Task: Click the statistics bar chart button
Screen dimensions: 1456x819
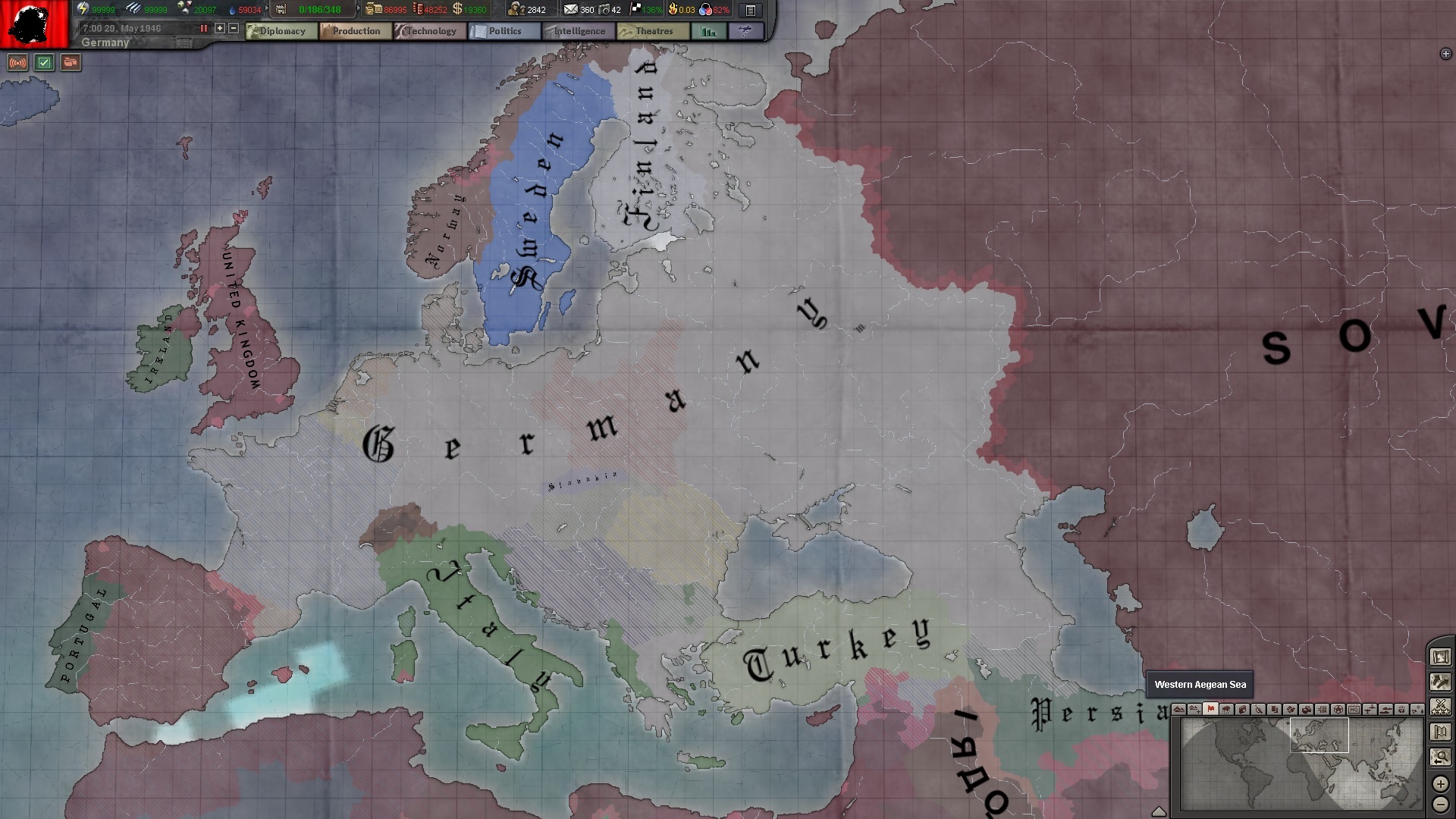Action: pos(709,31)
